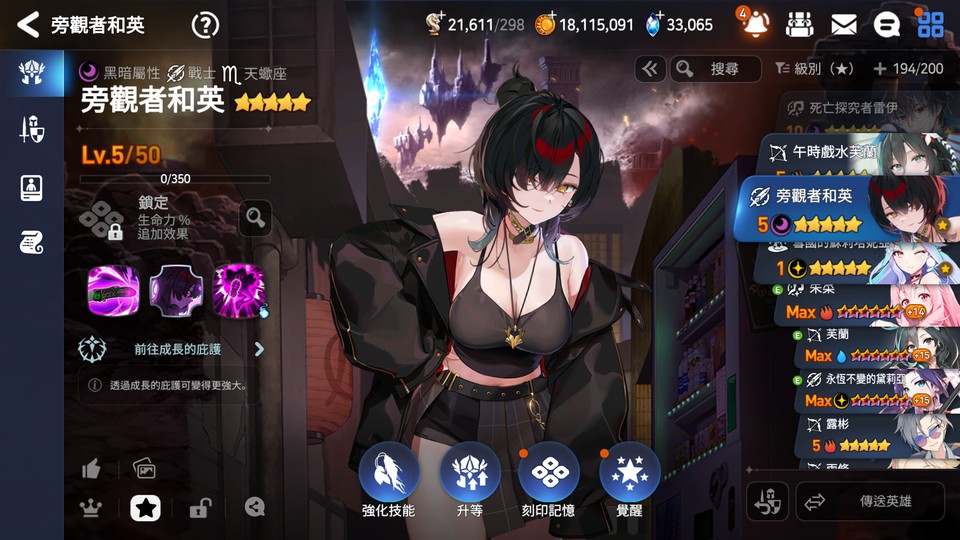Open 強化技能 skill enhancement

click(x=388, y=474)
